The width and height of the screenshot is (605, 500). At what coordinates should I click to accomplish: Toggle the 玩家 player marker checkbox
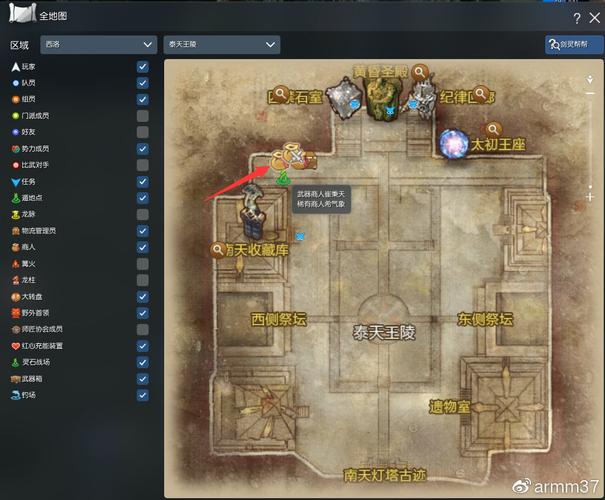tap(143, 67)
